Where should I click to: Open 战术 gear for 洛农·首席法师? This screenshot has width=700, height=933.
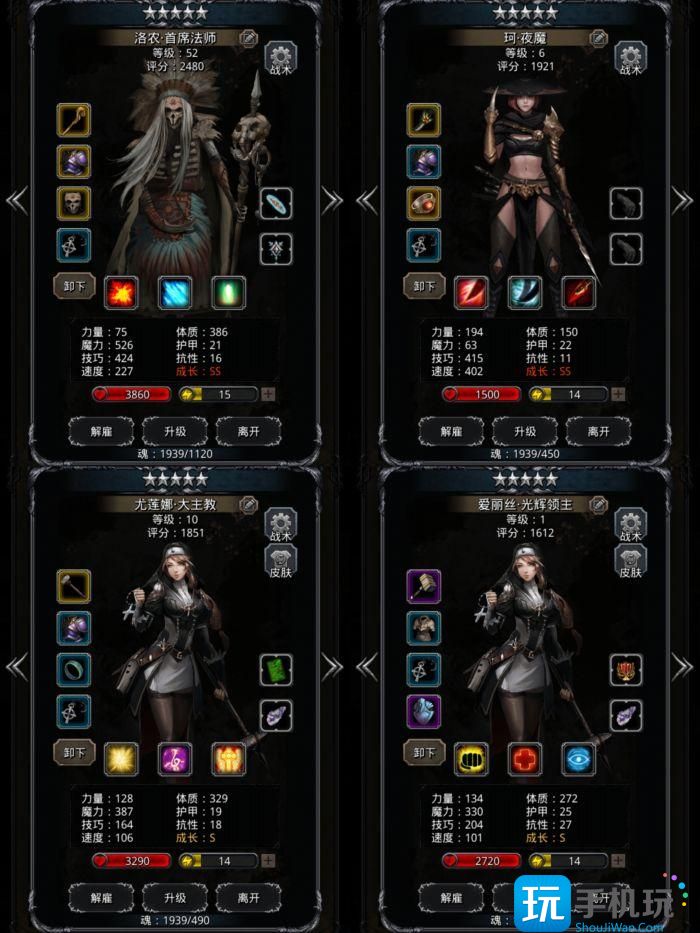pyautogui.click(x=279, y=57)
